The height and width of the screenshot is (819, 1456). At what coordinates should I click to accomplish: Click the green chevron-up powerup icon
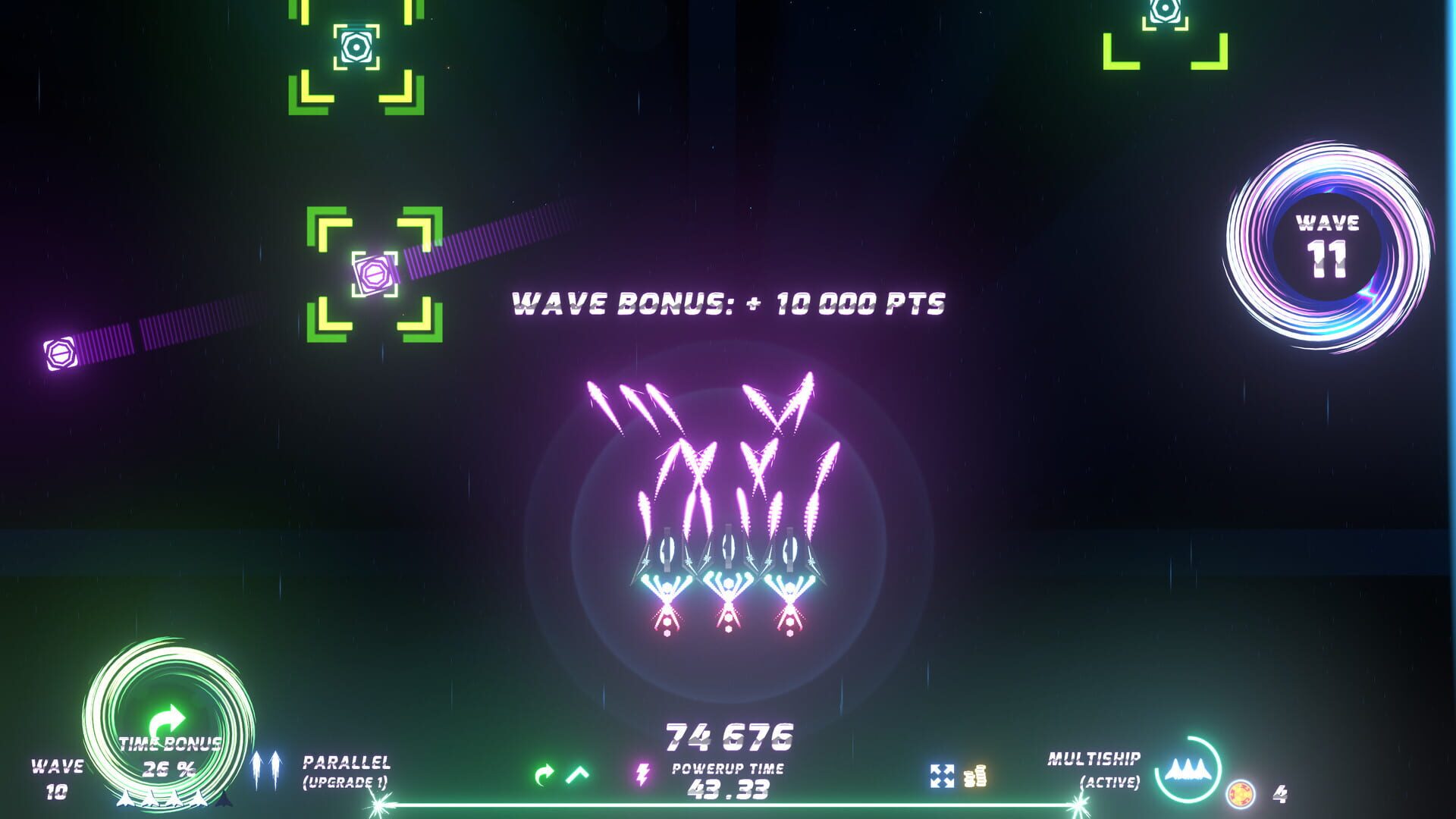578,774
